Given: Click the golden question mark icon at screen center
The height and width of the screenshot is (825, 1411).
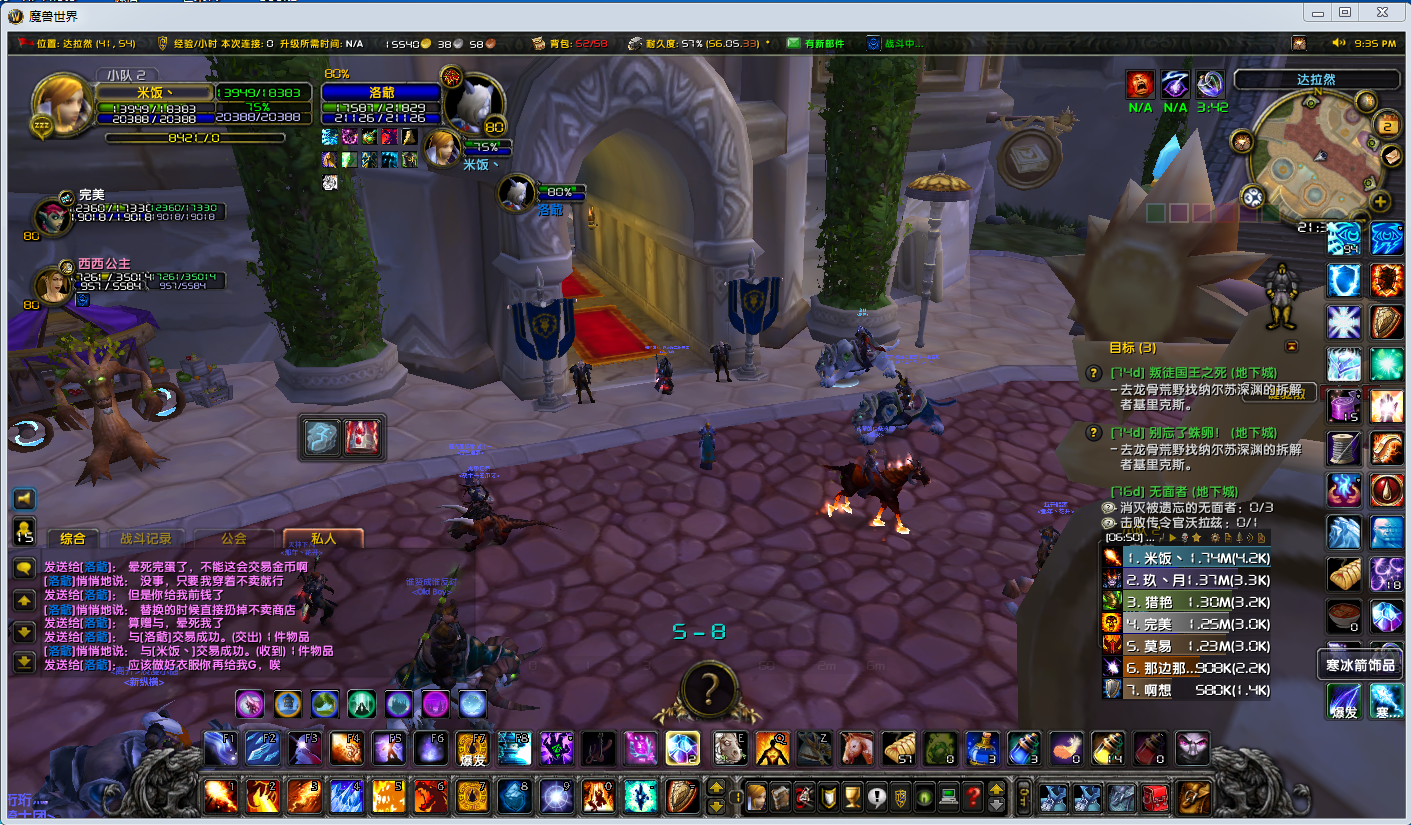Looking at the screenshot, I should coord(709,690).
